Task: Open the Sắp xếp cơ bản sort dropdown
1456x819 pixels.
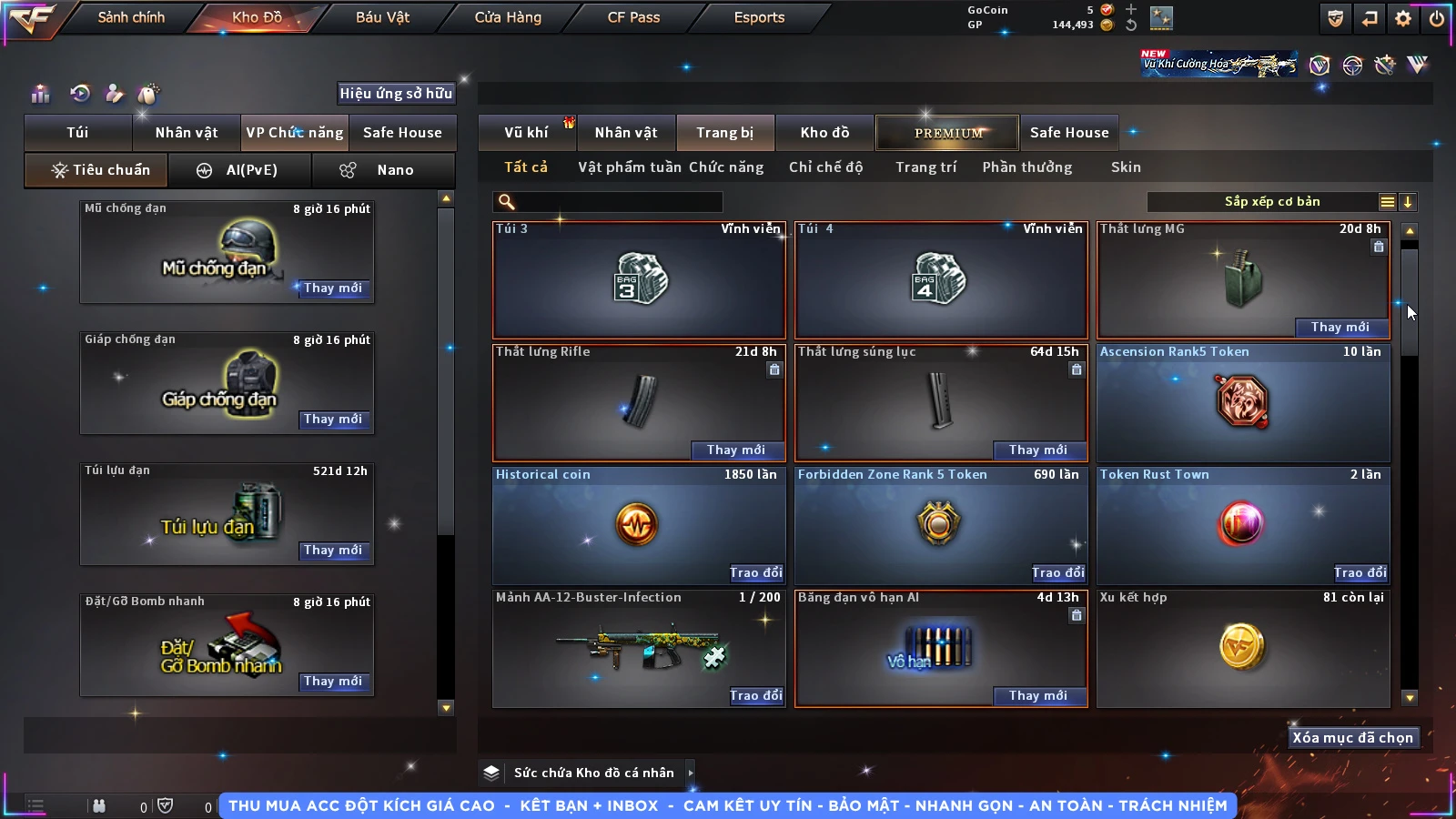Action: click(x=1272, y=202)
